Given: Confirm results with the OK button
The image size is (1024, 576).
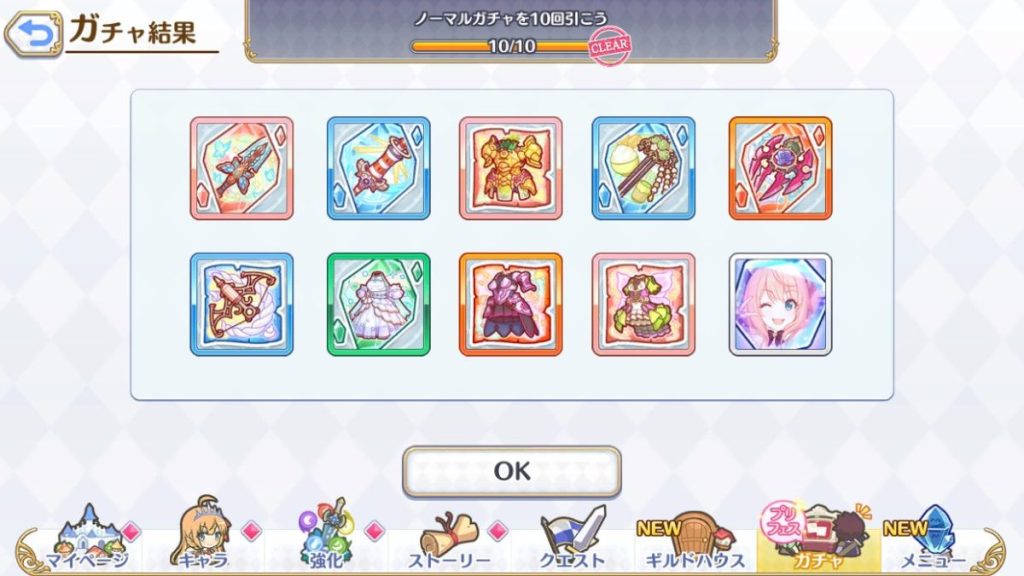Looking at the screenshot, I should [511, 471].
